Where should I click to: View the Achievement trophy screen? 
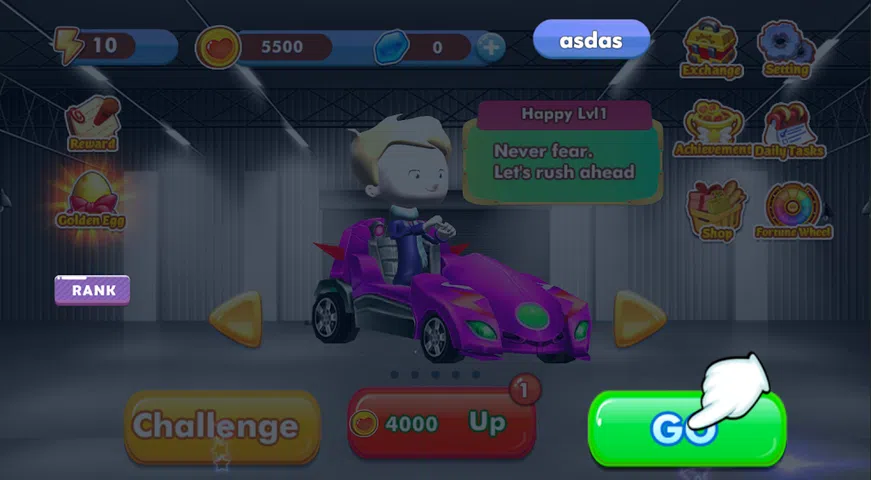point(712,128)
